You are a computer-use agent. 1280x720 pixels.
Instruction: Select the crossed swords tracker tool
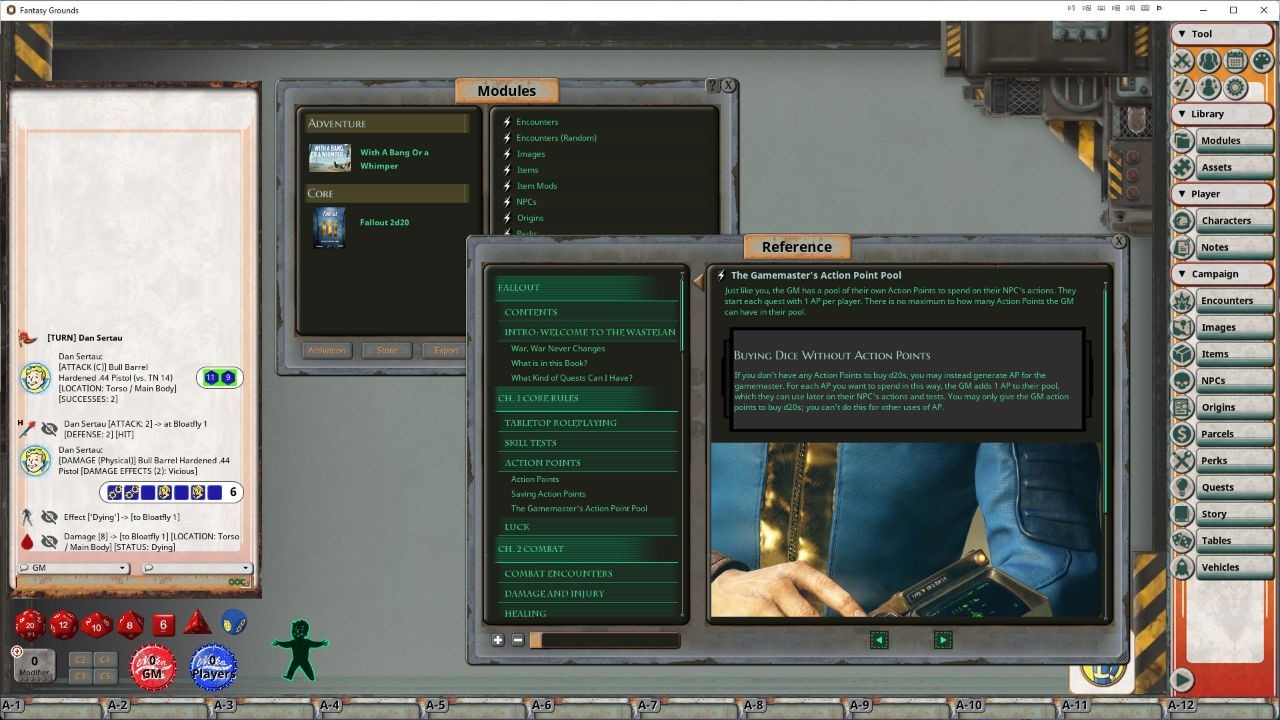tap(1181, 60)
